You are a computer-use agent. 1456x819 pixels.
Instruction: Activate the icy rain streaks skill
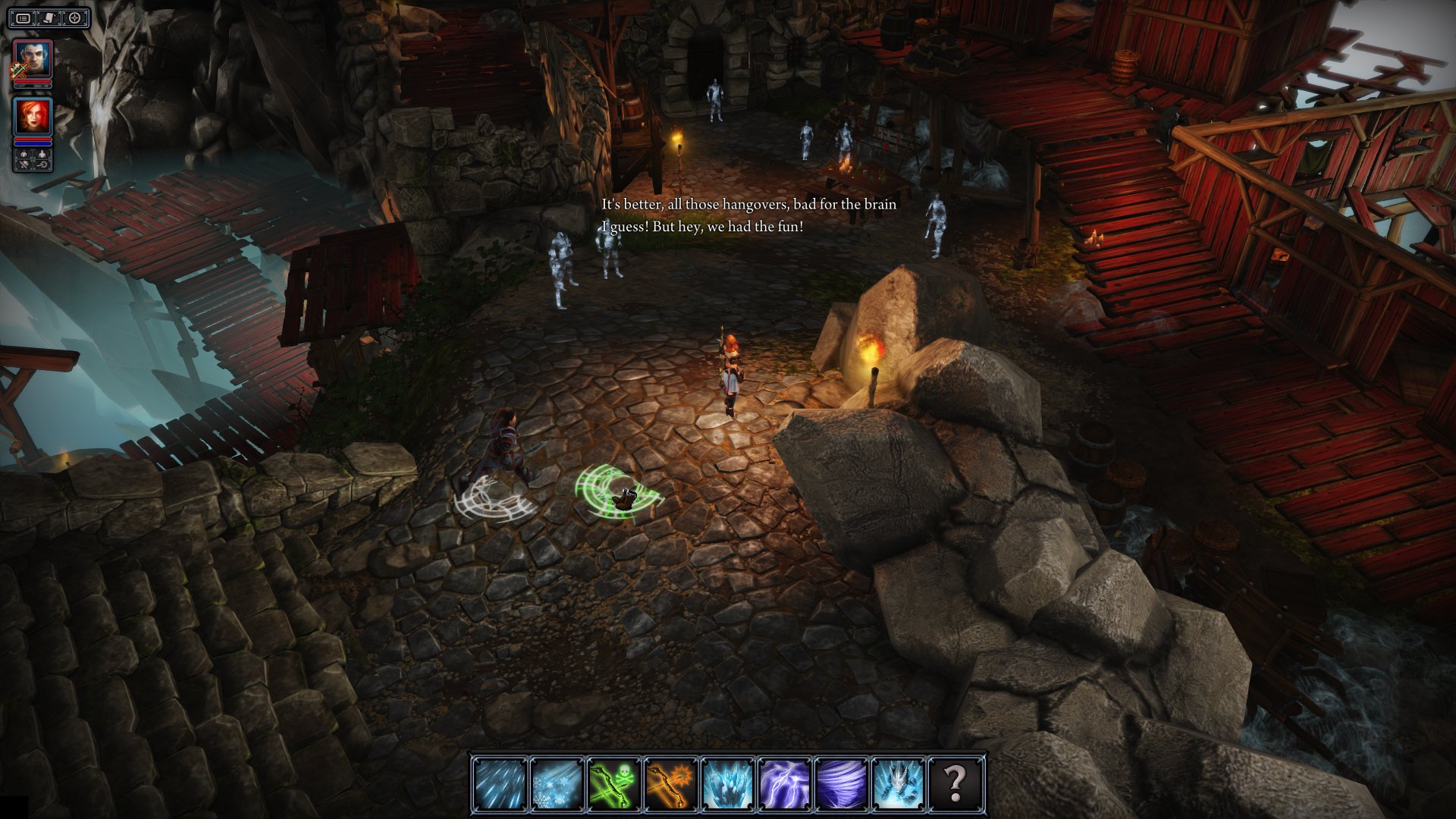[x=500, y=784]
